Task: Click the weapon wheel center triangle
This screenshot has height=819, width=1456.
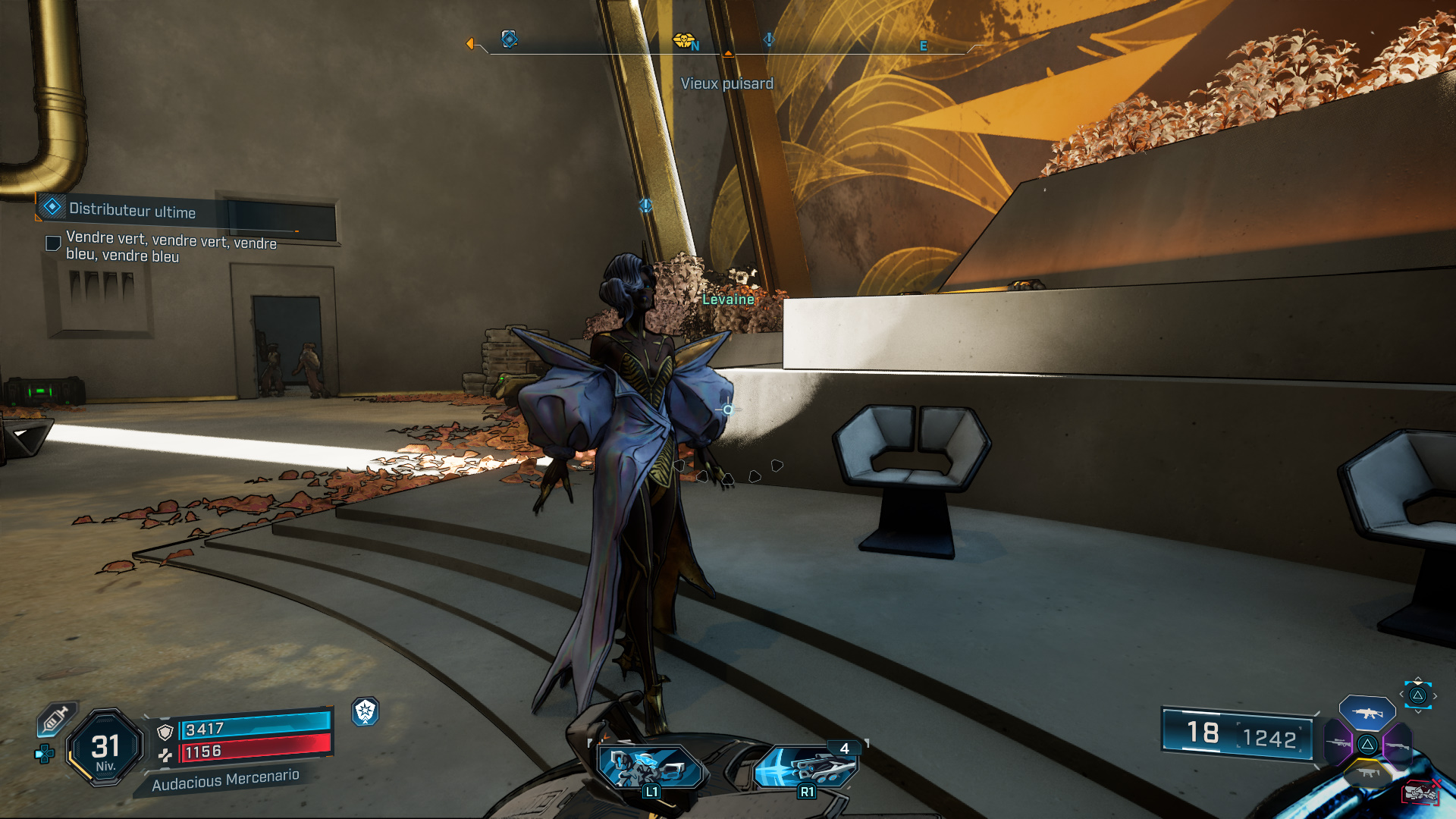Action: pos(1367,744)
